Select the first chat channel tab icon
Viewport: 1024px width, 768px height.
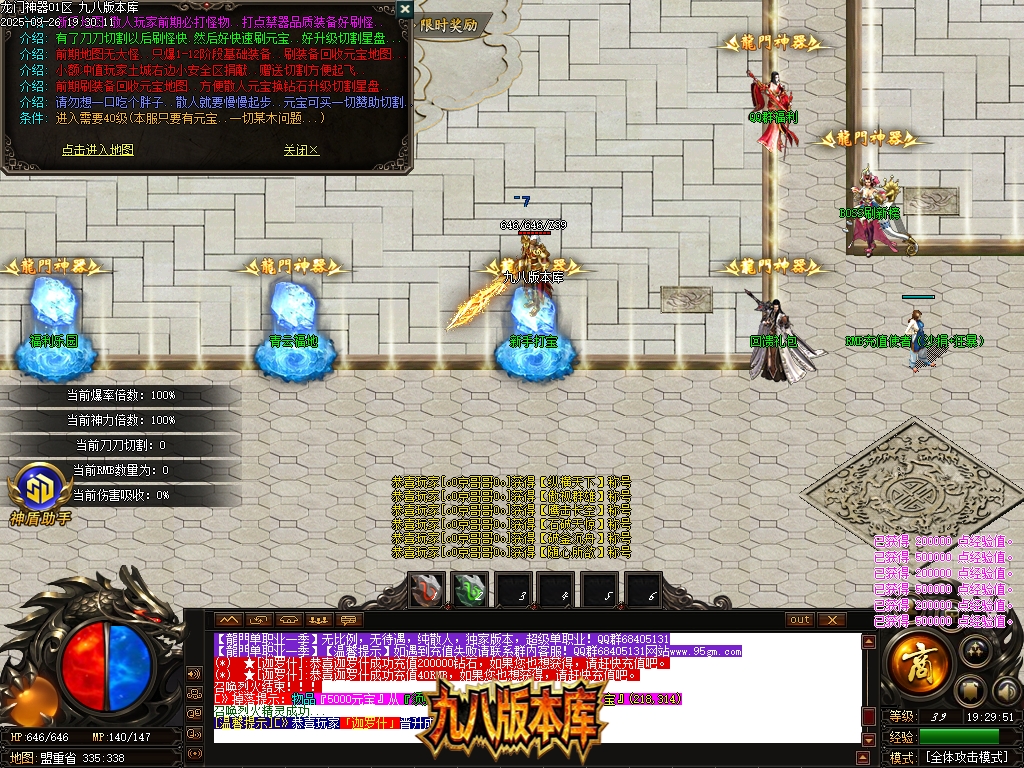tap(229, 620)
